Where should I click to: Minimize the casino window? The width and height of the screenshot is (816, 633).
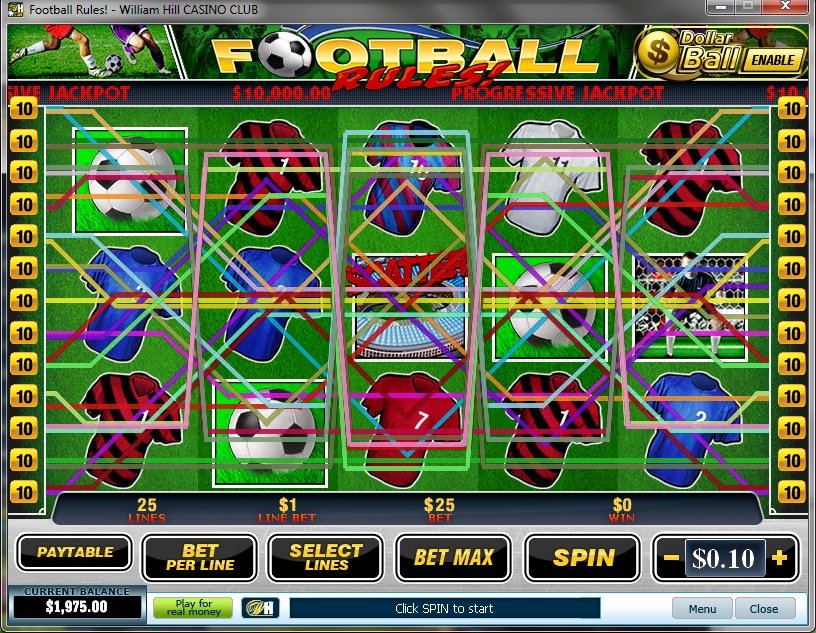coord(722,8)
